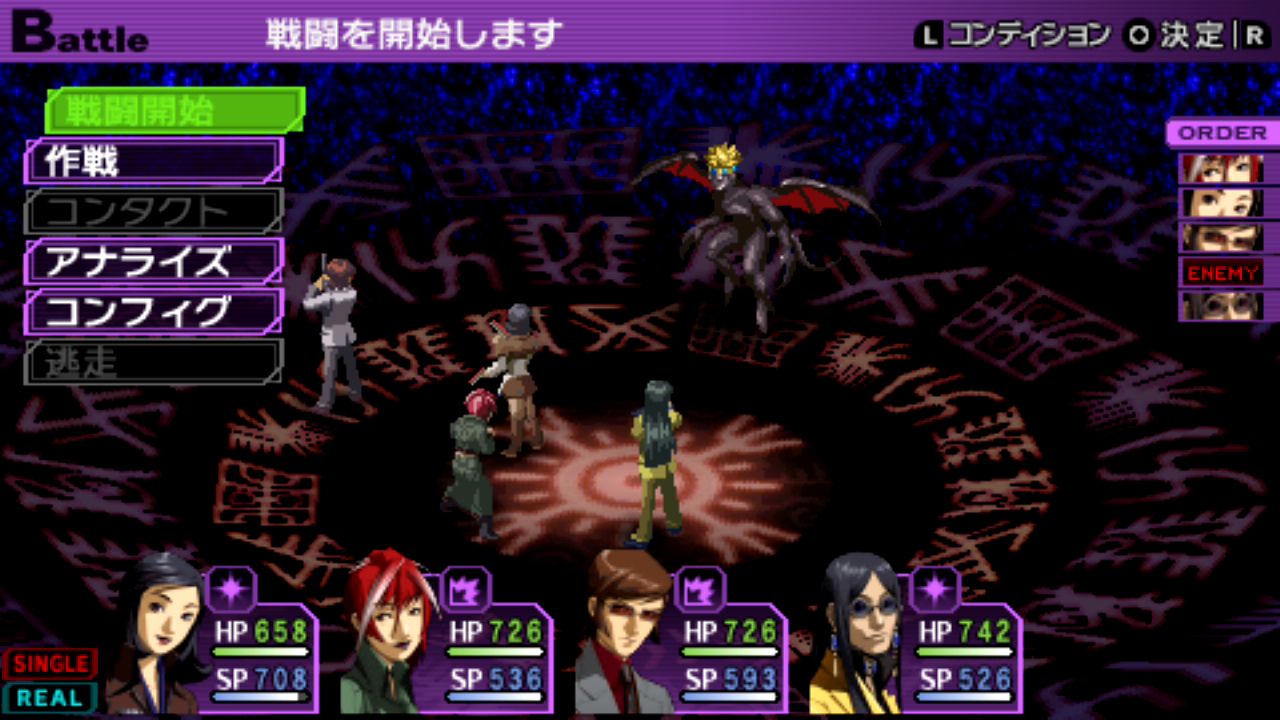The image size is (1280, 720).
Task: Select the red-haired portrait in the ORDER list
Action: click(x=1222, y=168)
